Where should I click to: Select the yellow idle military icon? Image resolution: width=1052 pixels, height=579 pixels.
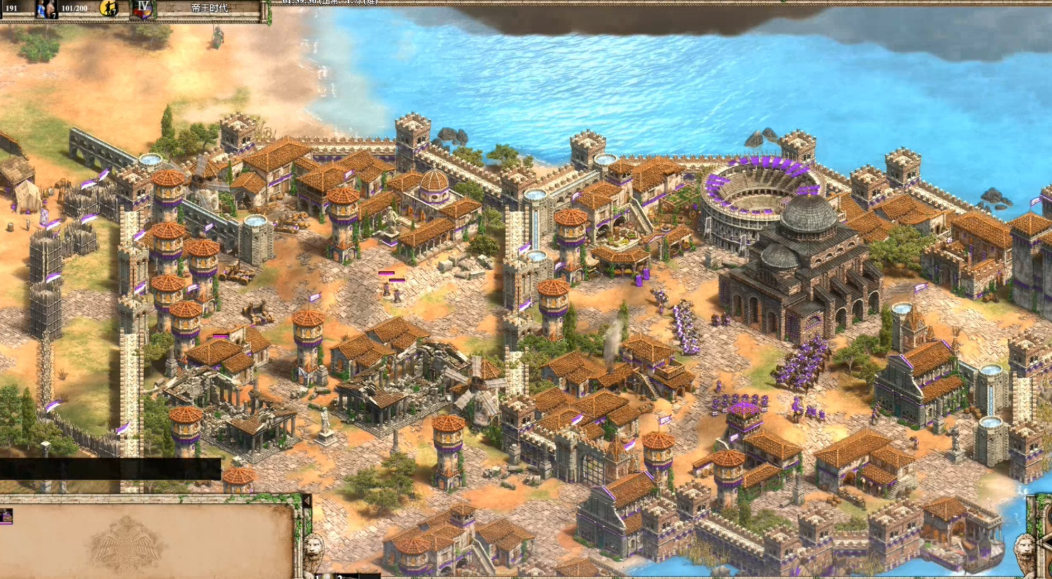pos(109,9)
